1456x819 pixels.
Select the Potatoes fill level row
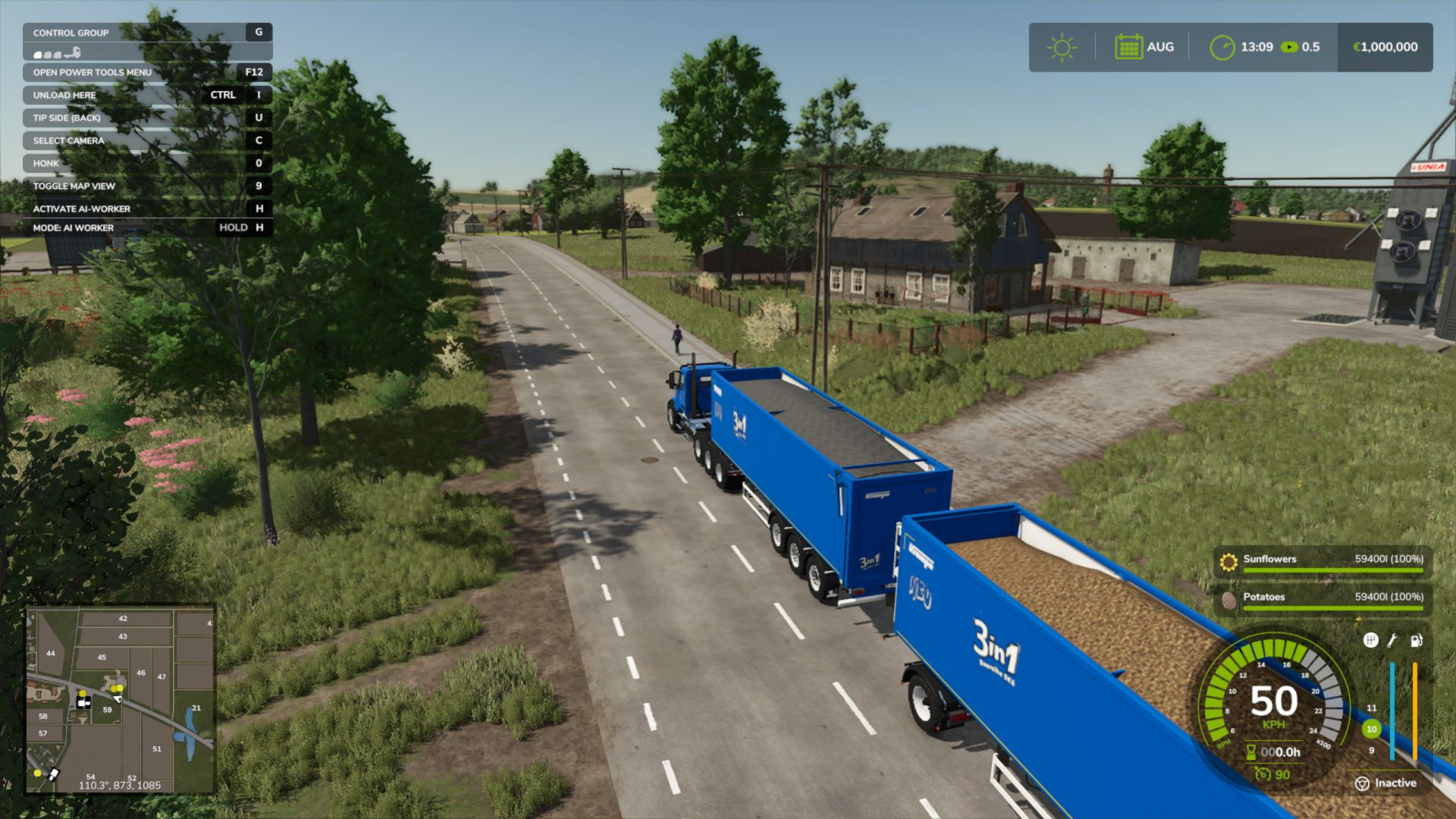pos(1323,599)
